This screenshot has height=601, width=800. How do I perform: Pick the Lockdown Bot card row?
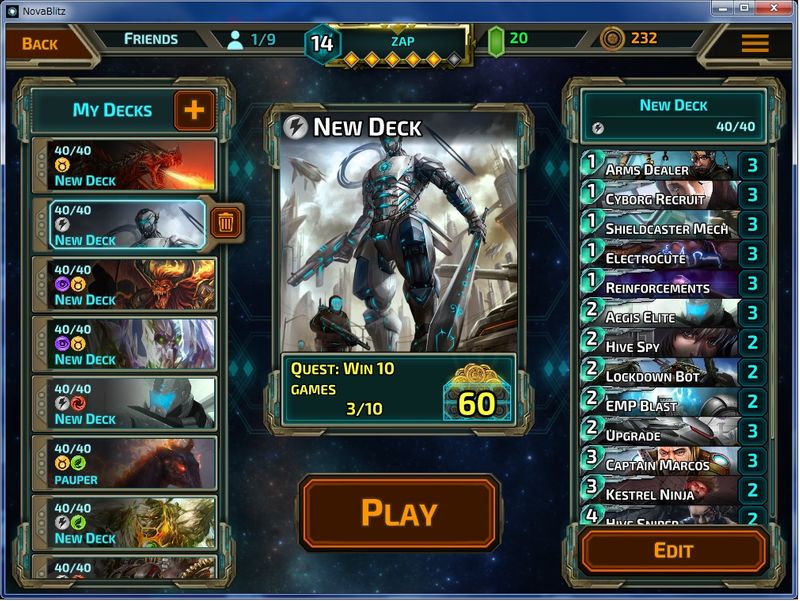click(660, 373)
